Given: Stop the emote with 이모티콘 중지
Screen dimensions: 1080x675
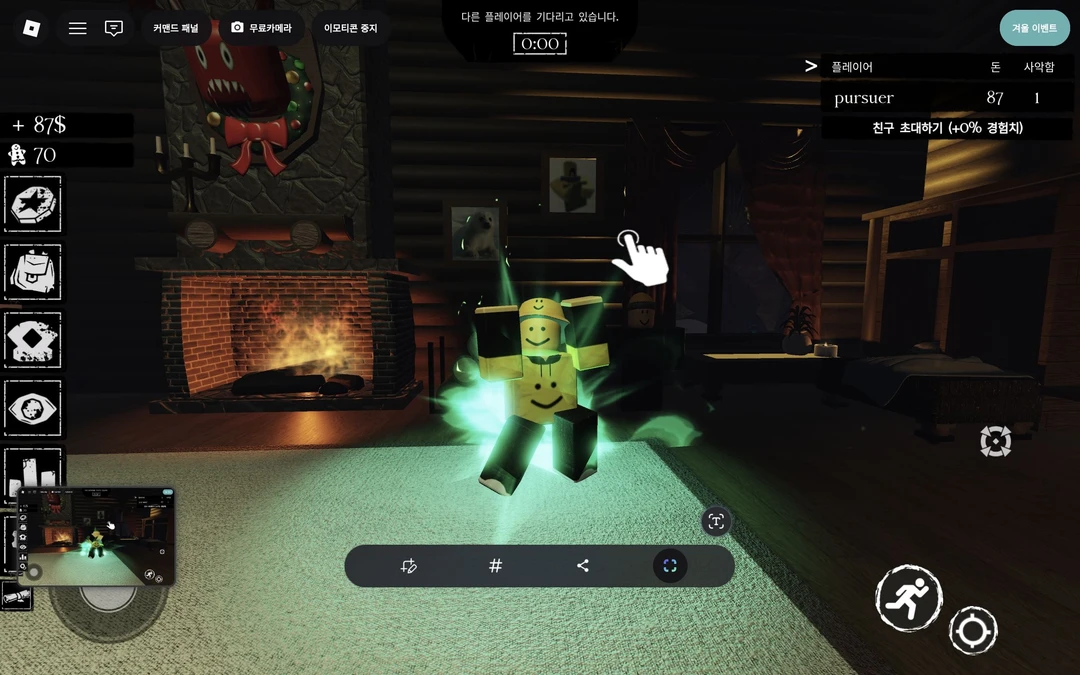Looking at the screenshot, I should 349,28.
